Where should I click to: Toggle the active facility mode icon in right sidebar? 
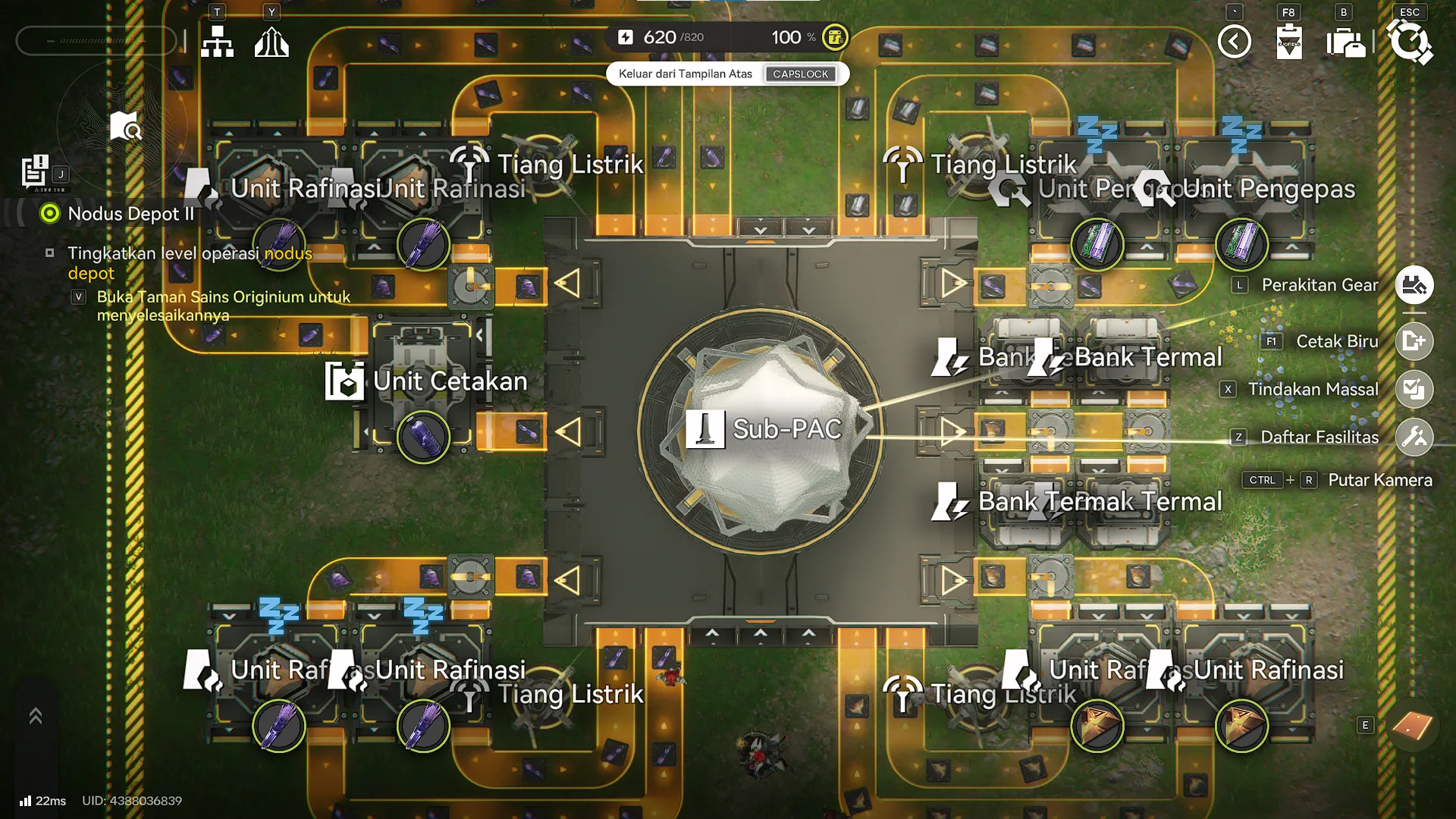pos(1415,284)
